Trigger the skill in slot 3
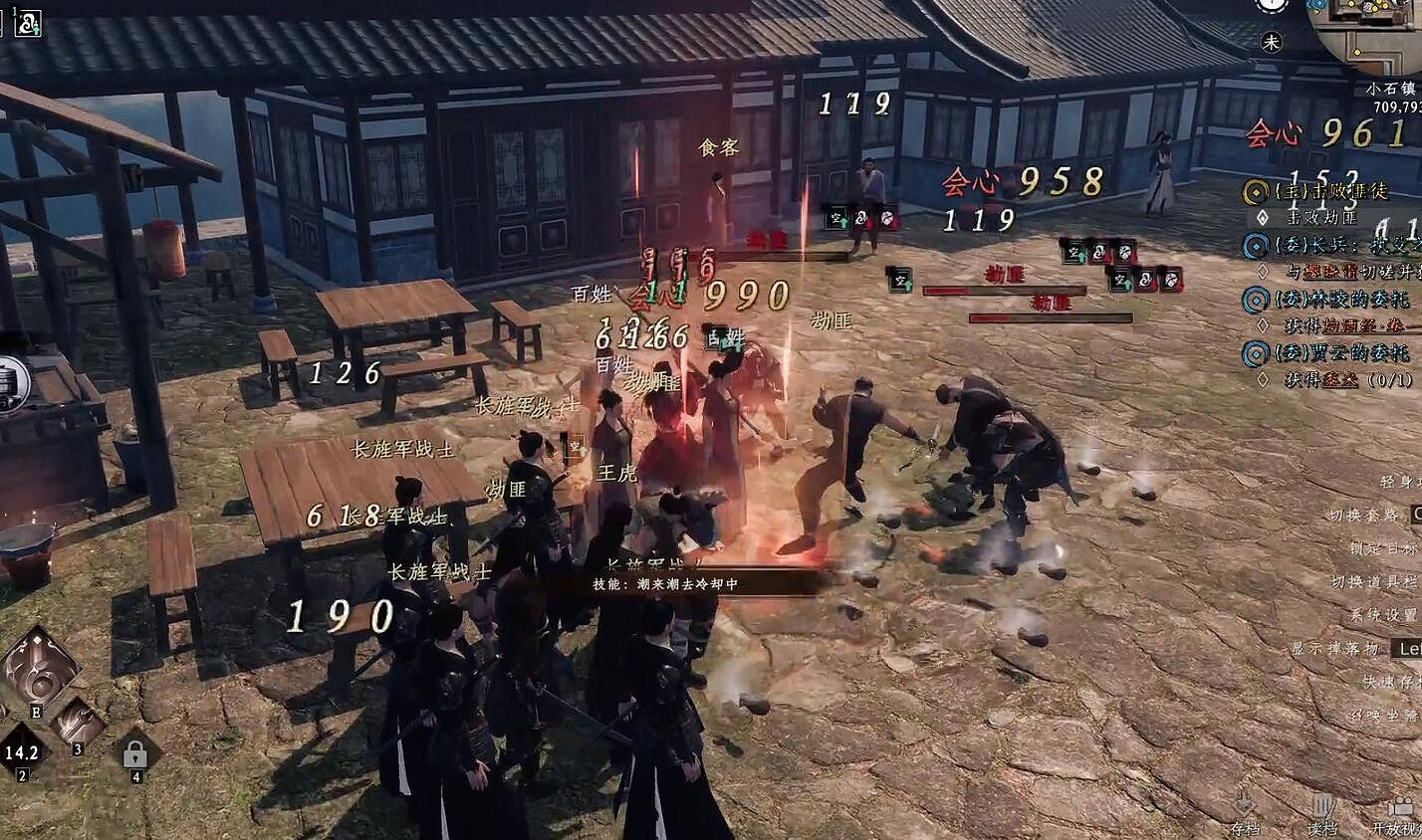This screenshot has height=840, width=1422. pyautogui.click(x=80, y=722)
